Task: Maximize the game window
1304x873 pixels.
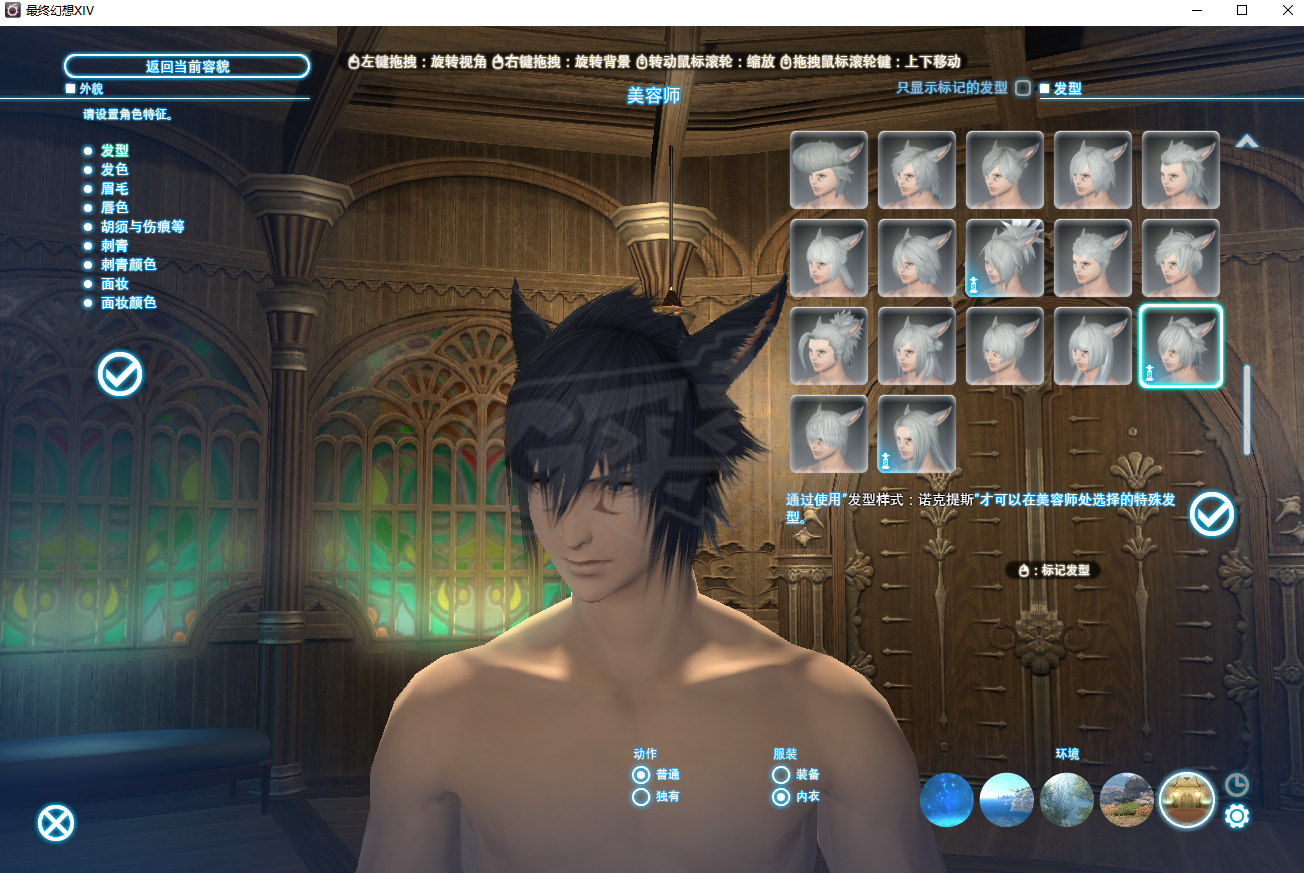Action: pos(1242,10)
